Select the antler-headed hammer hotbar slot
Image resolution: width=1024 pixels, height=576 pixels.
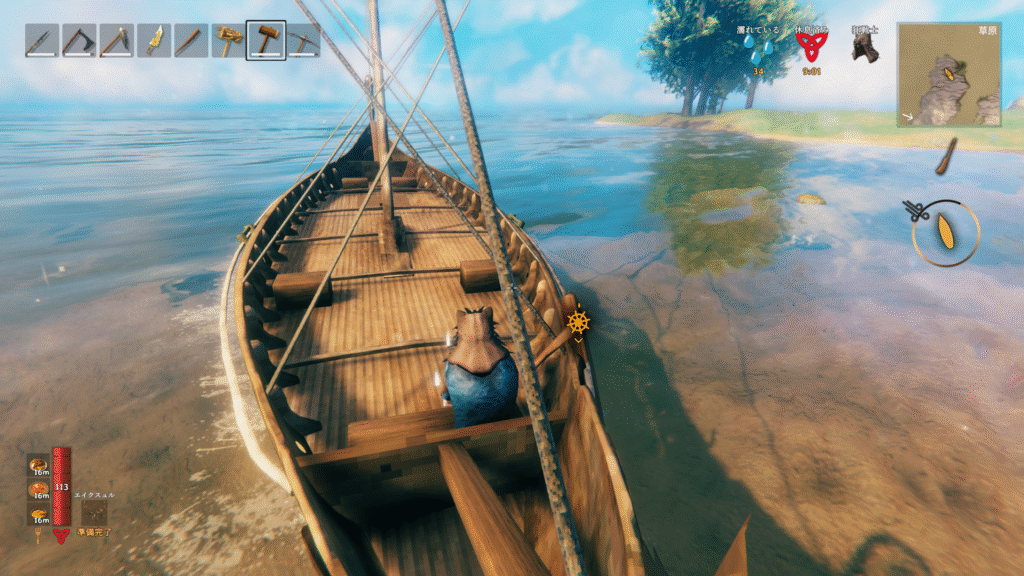tap(229, 41)
